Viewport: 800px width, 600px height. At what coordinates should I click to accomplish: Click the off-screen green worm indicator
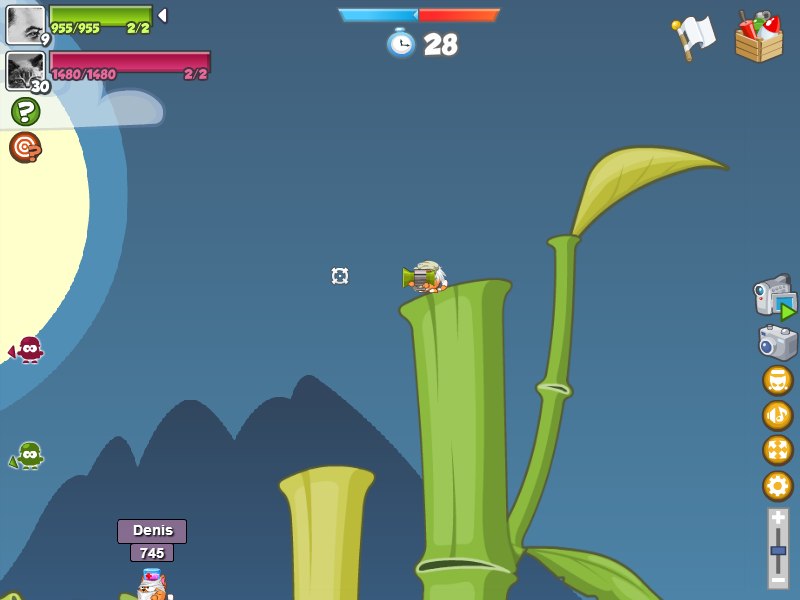point(28,456)
